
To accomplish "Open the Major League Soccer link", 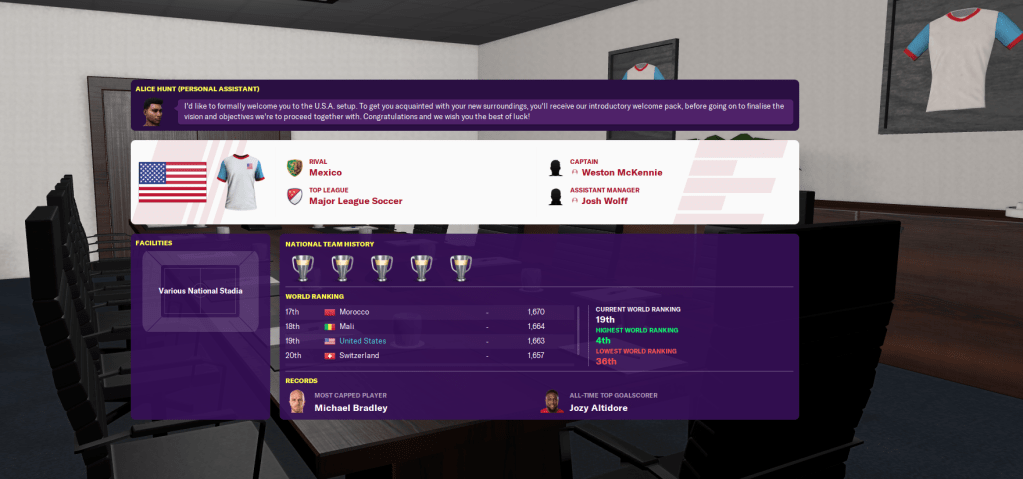I will click(355, 201).
